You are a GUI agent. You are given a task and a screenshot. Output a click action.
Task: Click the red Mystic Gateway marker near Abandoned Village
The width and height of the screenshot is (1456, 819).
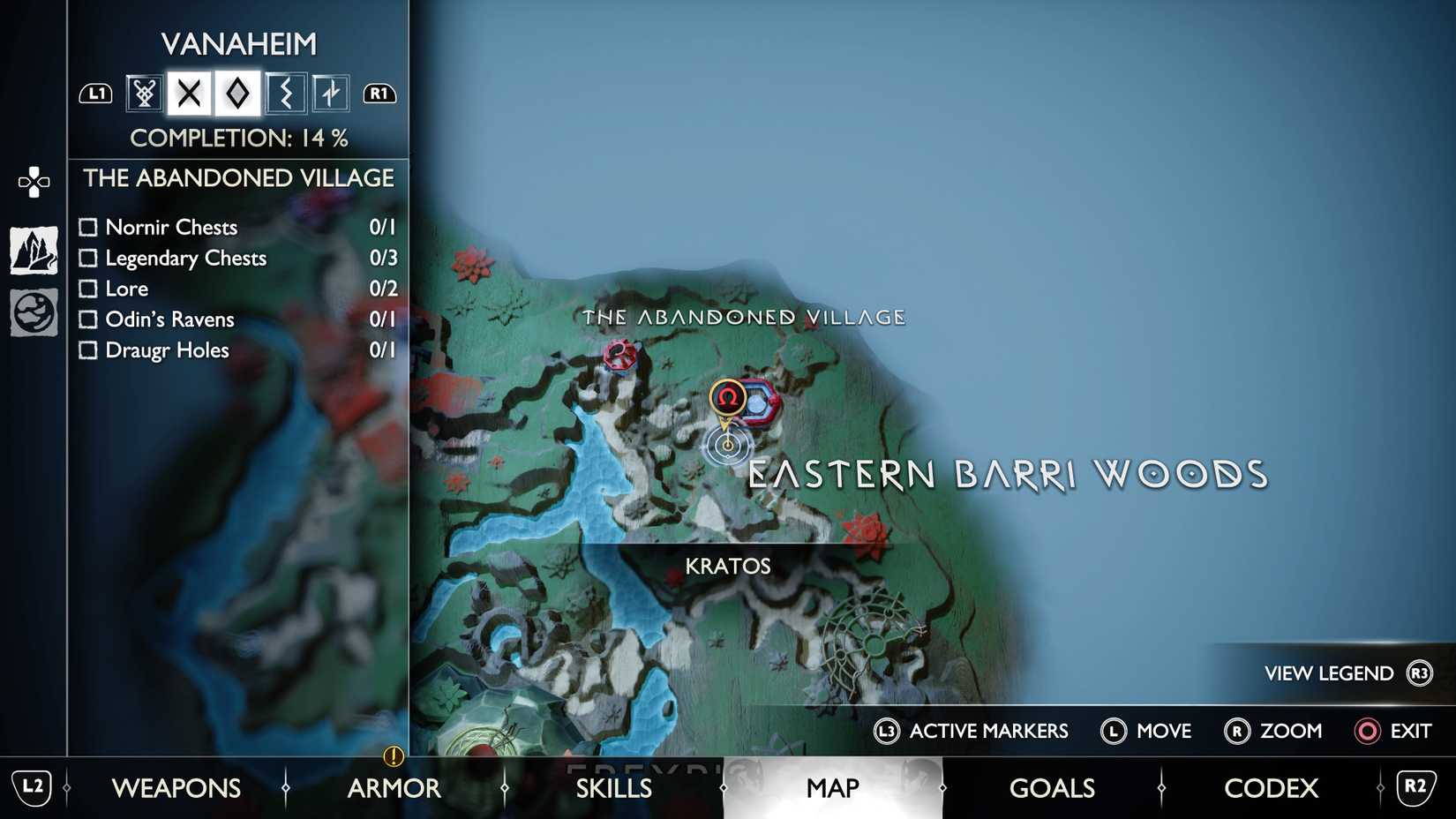coord(619,357)
